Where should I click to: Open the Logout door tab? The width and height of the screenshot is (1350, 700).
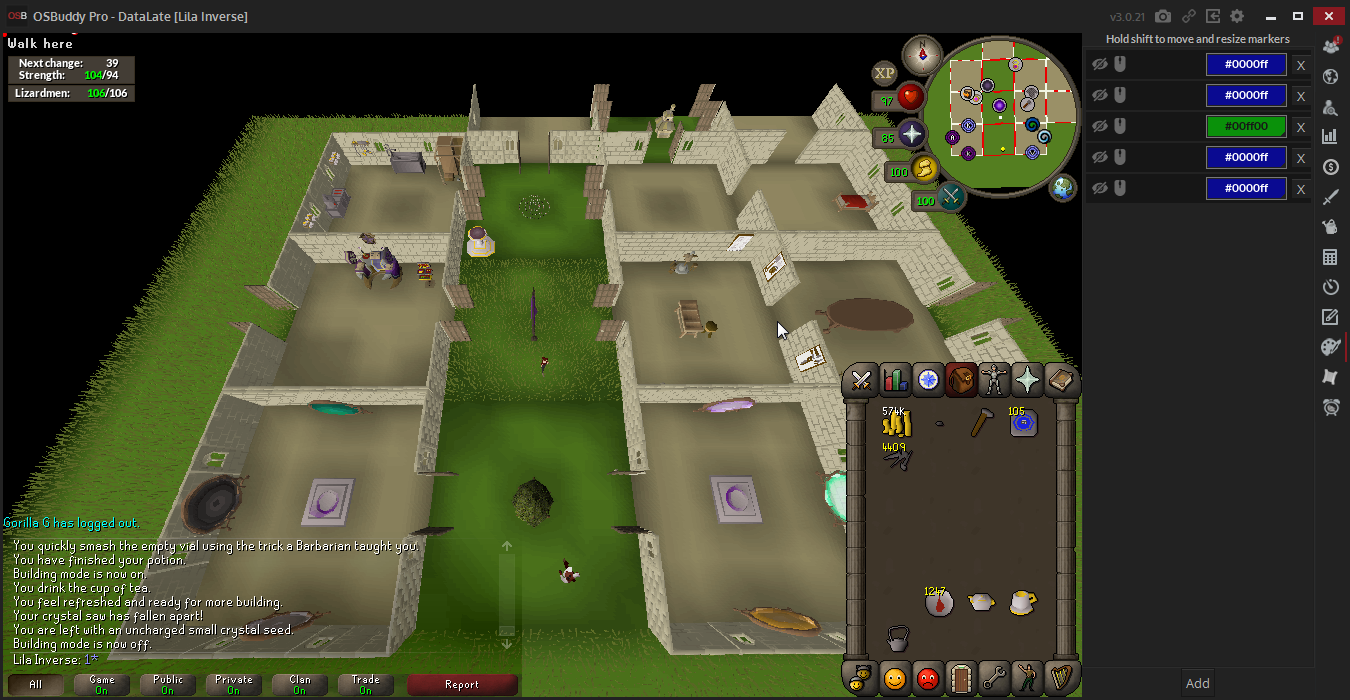[x=961, y=679]
